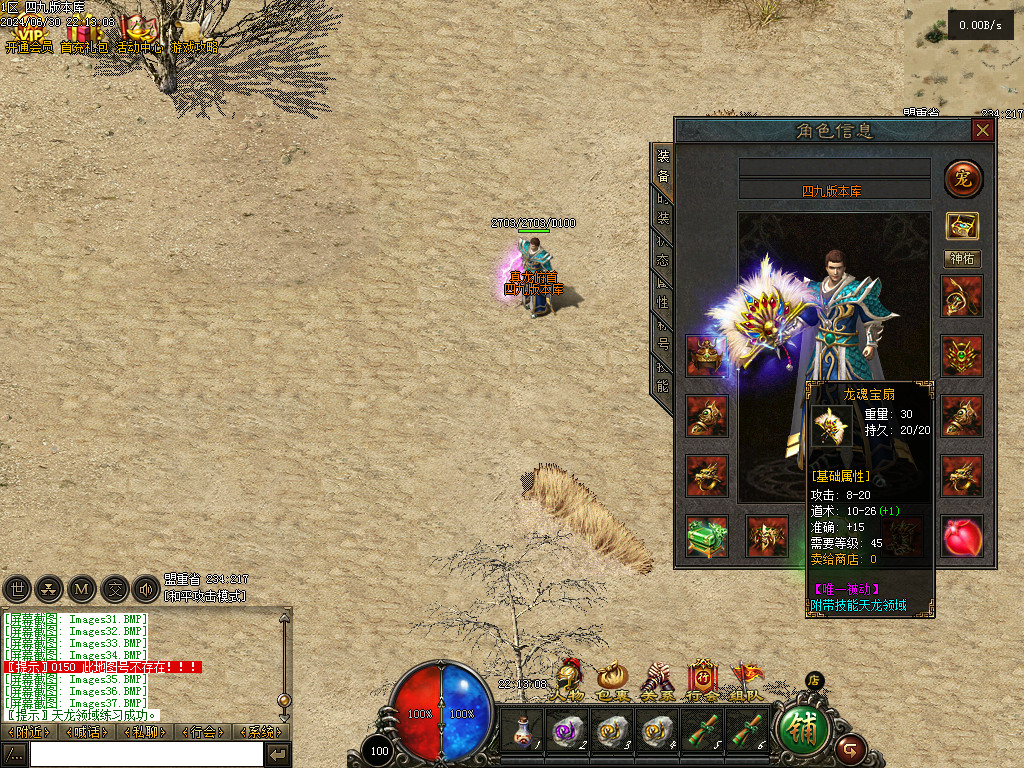This screenshot has height=768, width=1024.
Task: Switch to the 技能 skills tab
Action: click(x=662, y=376)
